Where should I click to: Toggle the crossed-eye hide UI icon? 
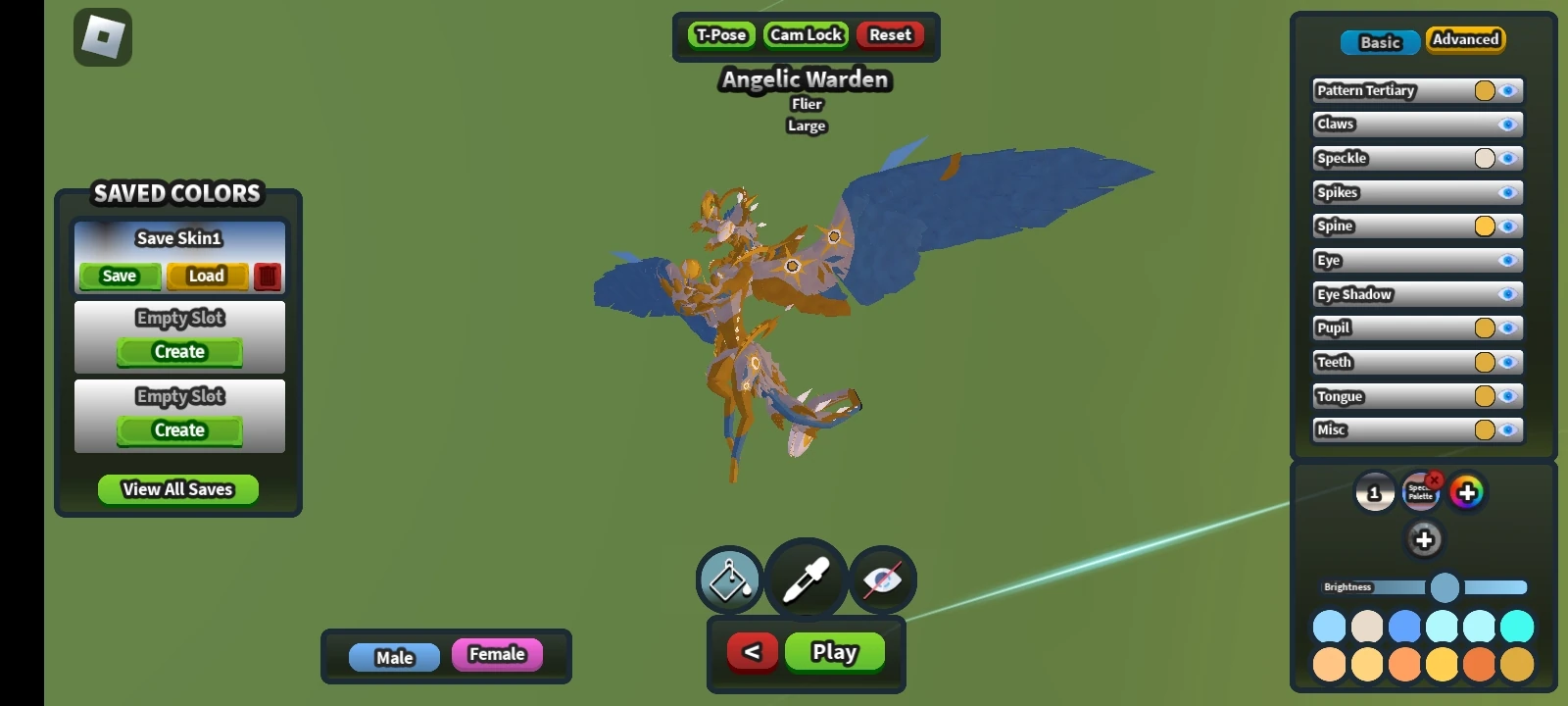(882, 580)
